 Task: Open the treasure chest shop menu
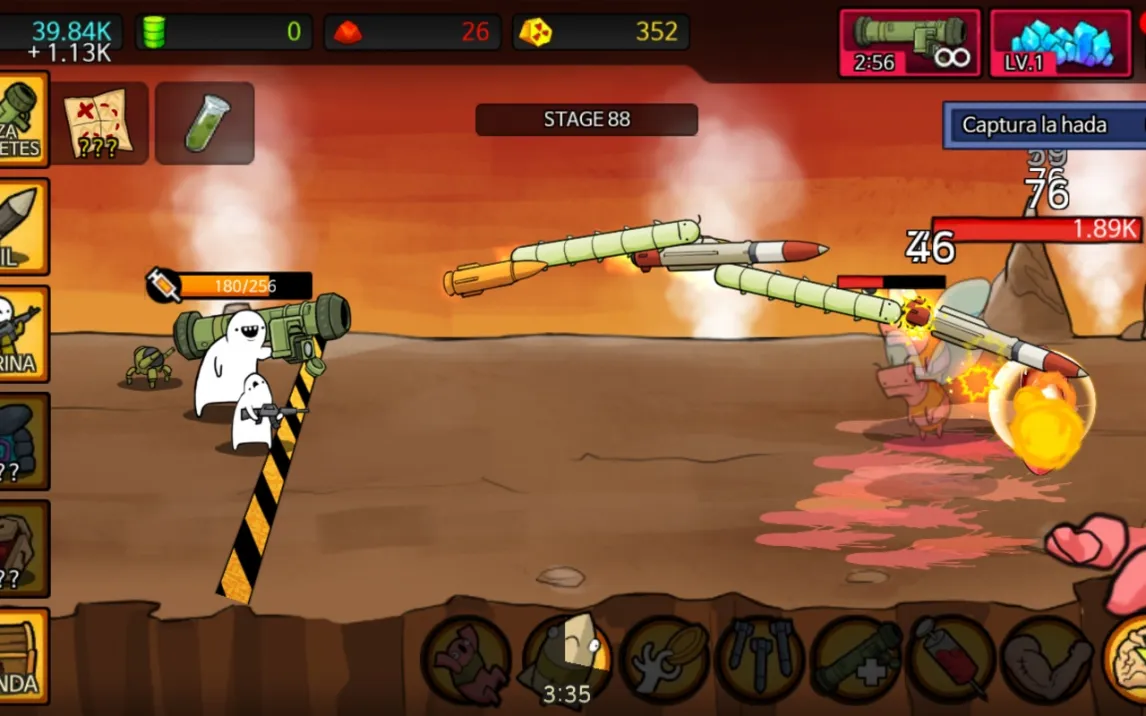pyautogui.click(x=22, y=655)
